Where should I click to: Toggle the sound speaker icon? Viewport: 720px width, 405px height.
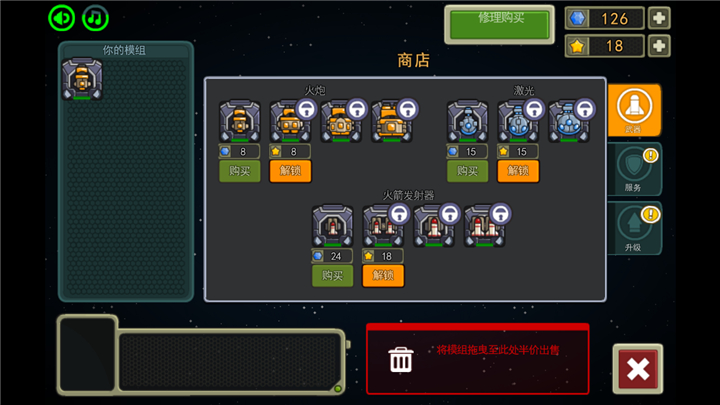(62, 18)
